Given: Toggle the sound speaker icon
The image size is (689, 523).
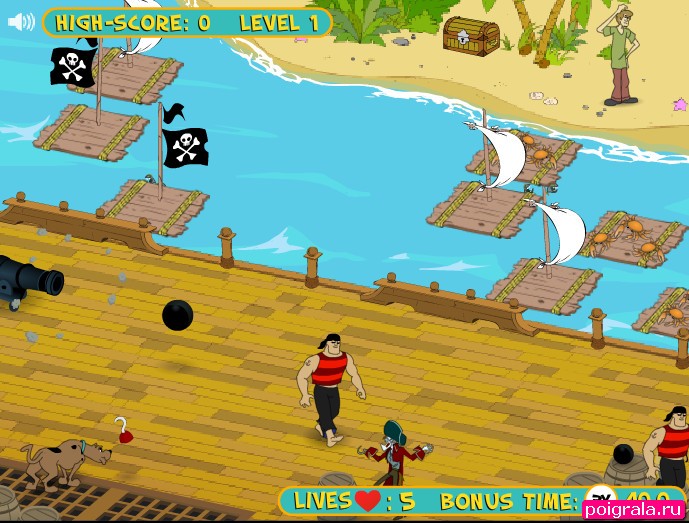Looking at the screenshot, I should (x=21, y=22).
